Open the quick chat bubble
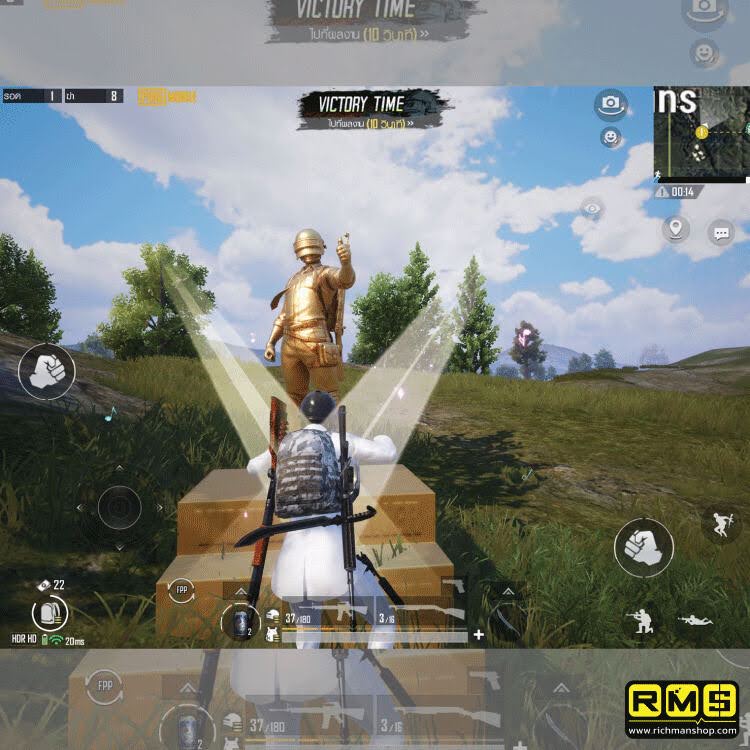This screenshot has height=750, width=750. point(720,233)
